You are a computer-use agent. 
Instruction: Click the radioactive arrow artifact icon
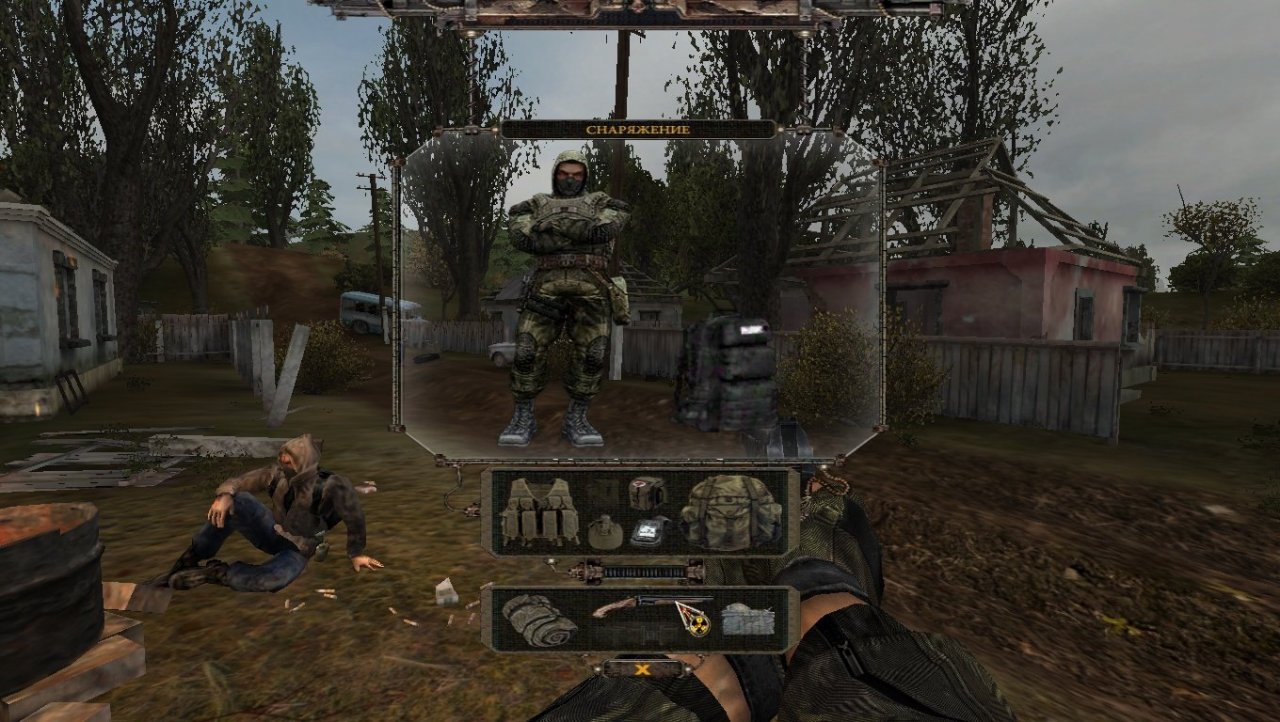(693, 618)
